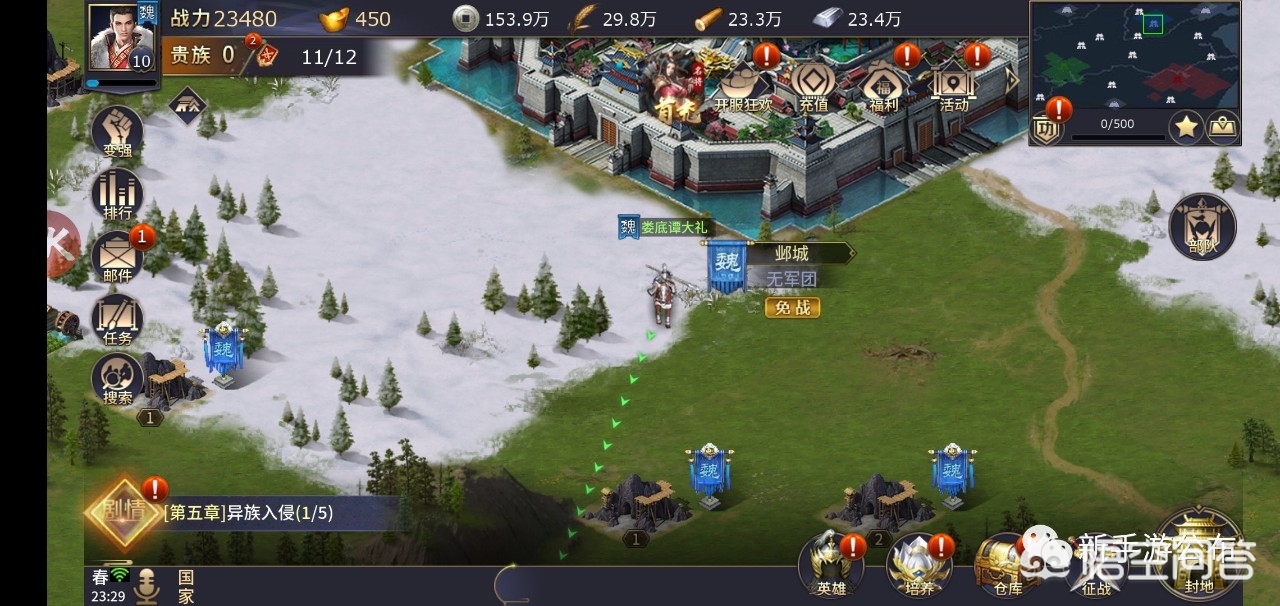This screenshot has height=606, width=1280.
Task: Click the star favorites button under minimap
Action: point(1186,127)
